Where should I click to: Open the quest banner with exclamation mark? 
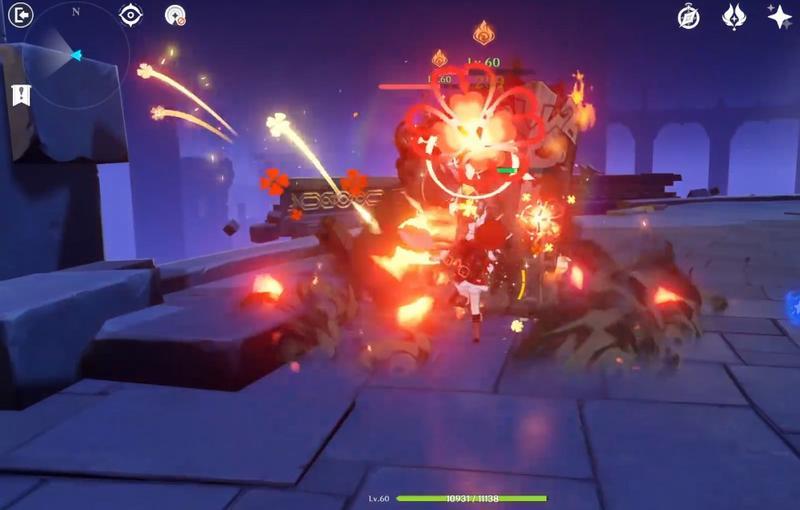coord(21,95)
